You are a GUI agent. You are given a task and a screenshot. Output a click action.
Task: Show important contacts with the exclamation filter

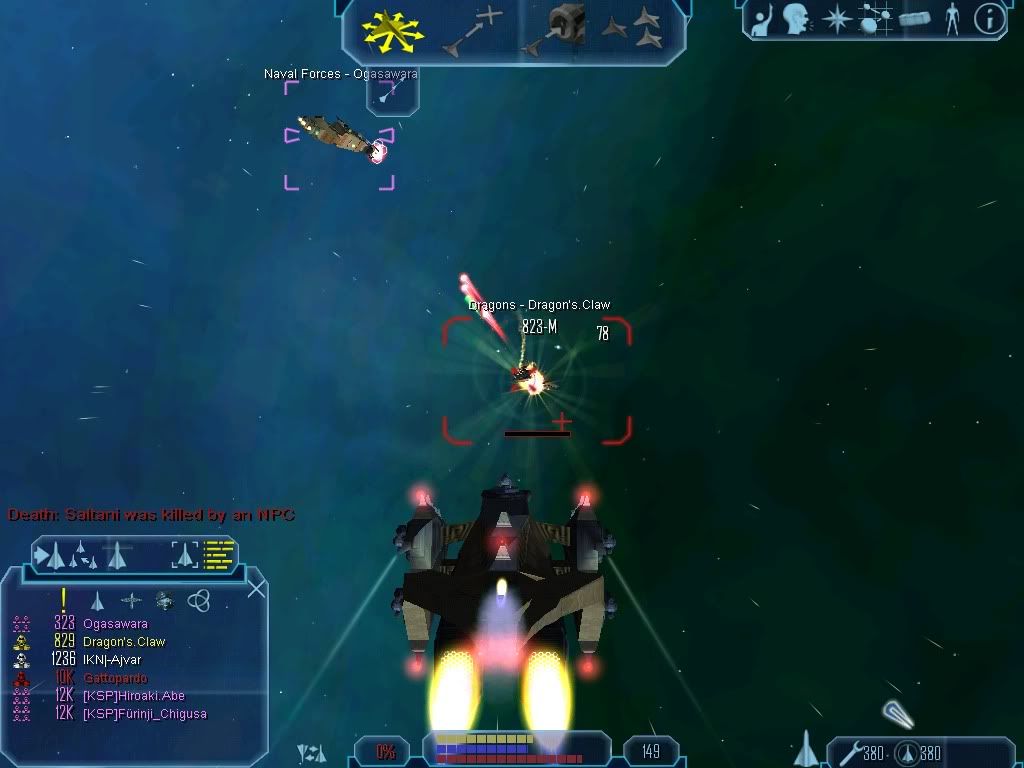tap(63, 600)
